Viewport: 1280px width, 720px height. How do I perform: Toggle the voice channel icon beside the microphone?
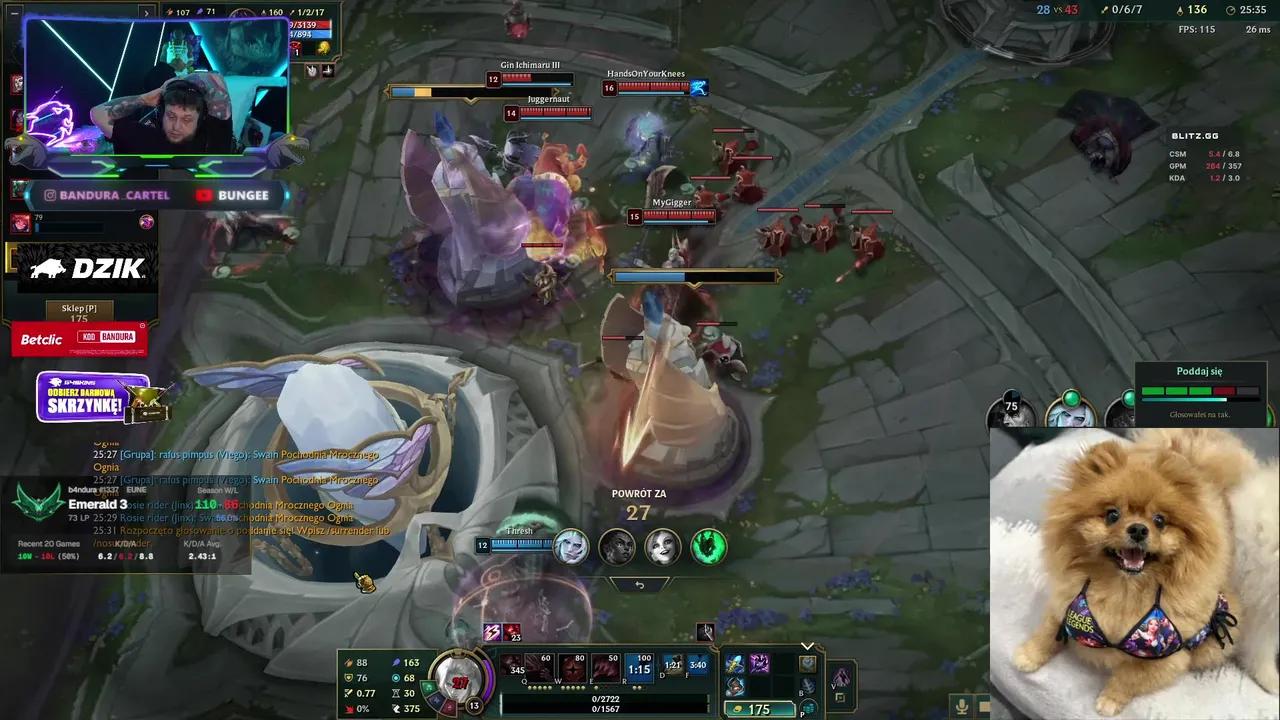[986, 707]
